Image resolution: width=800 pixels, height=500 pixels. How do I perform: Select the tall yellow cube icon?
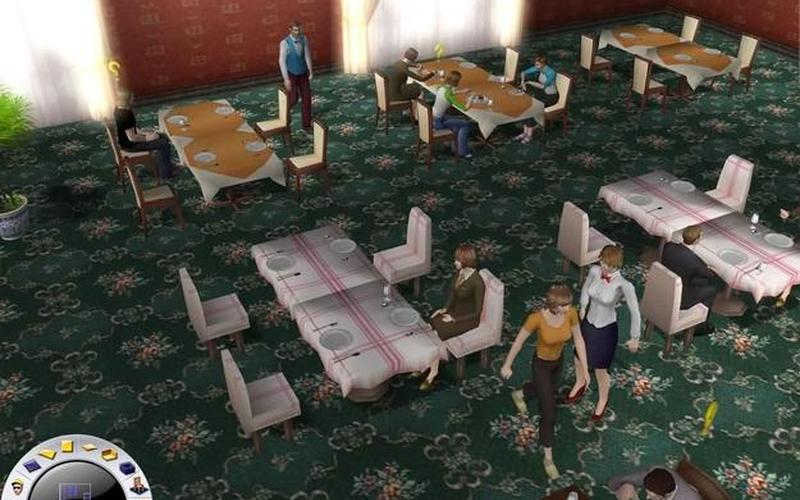click(x=67, y=446)
